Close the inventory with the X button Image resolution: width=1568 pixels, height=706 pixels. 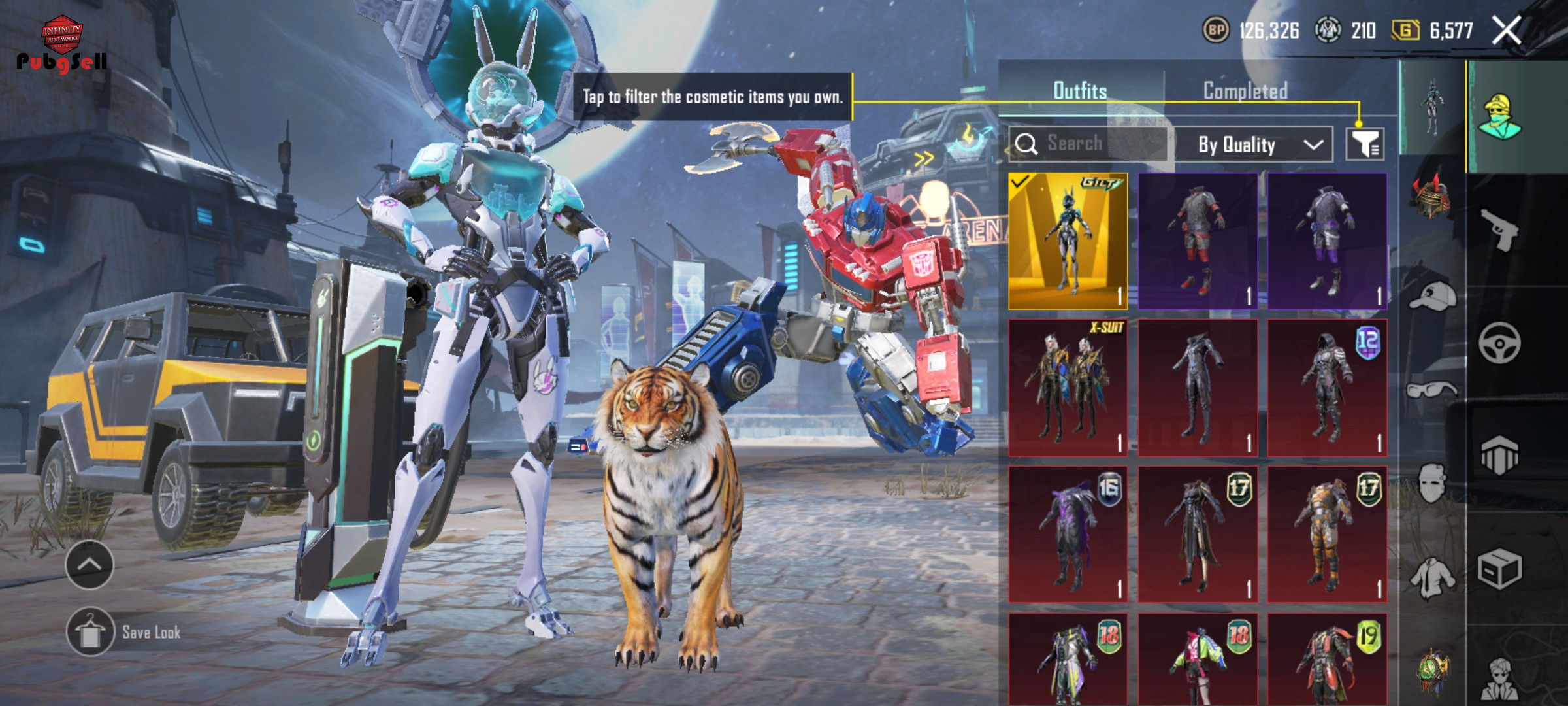coord(1507,31)
